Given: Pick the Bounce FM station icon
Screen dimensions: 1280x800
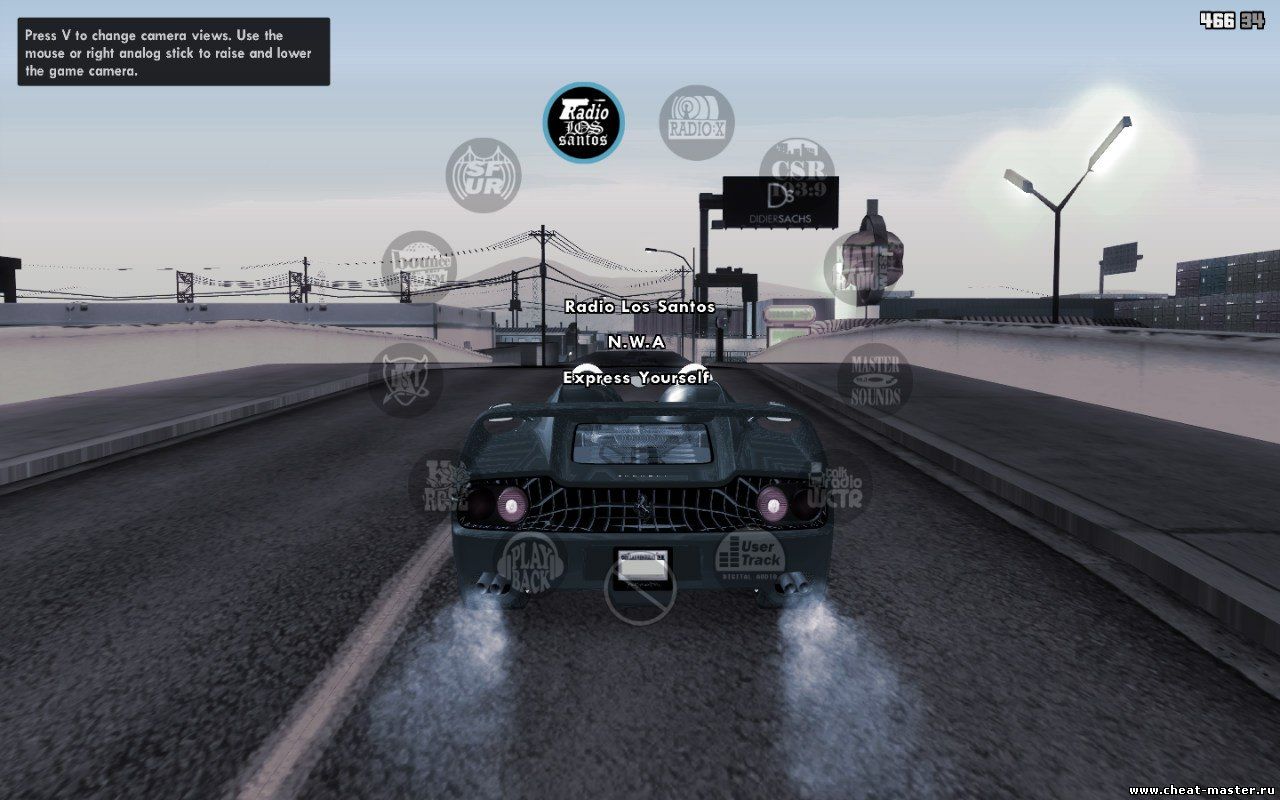Looking at the screenshot, I should tap(419, 267).
